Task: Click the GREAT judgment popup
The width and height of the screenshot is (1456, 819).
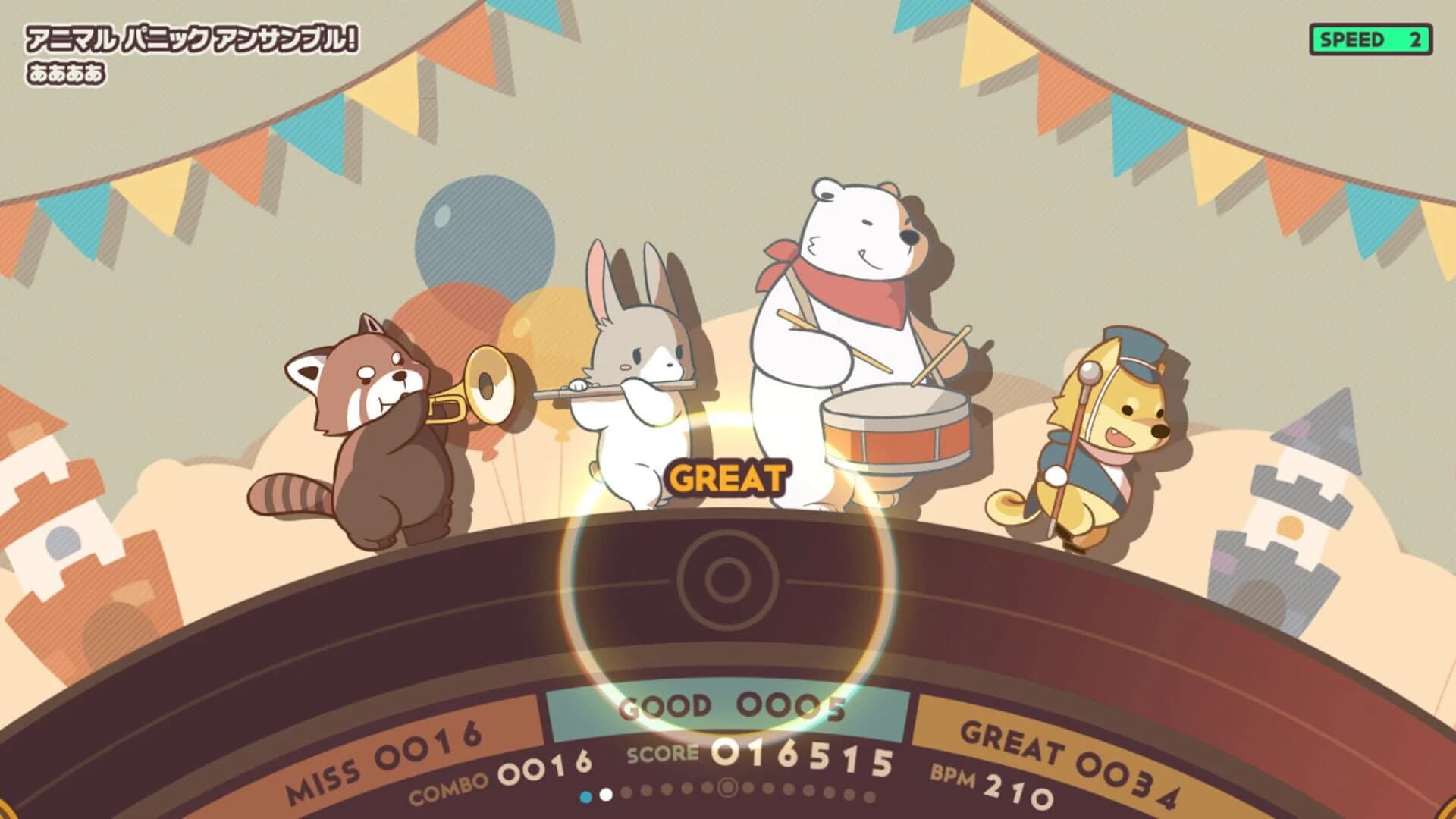Action: (726, 478)
